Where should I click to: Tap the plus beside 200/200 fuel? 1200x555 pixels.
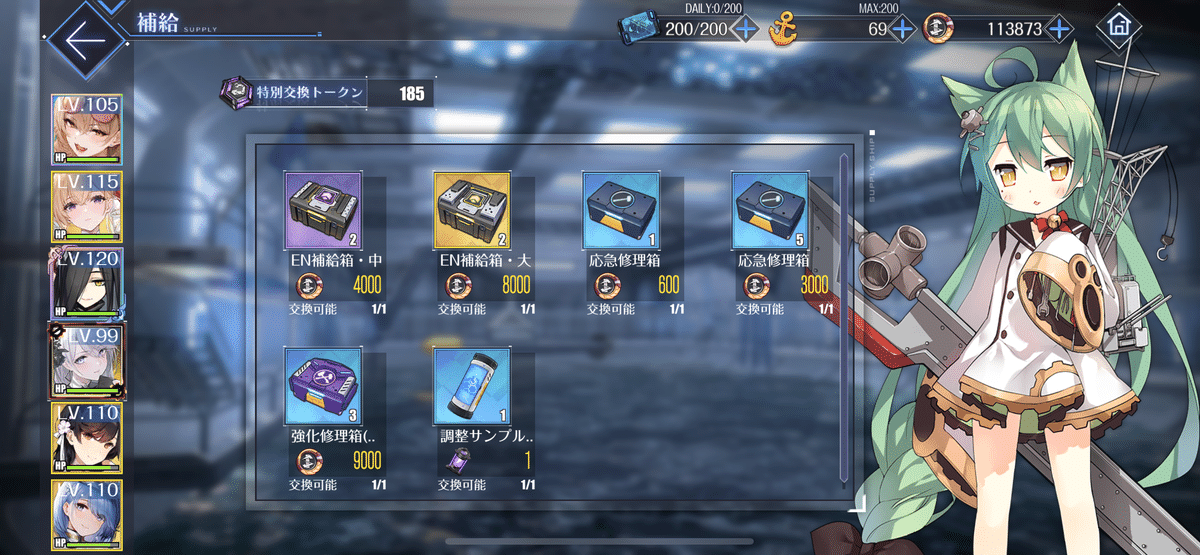coord(745,29)
